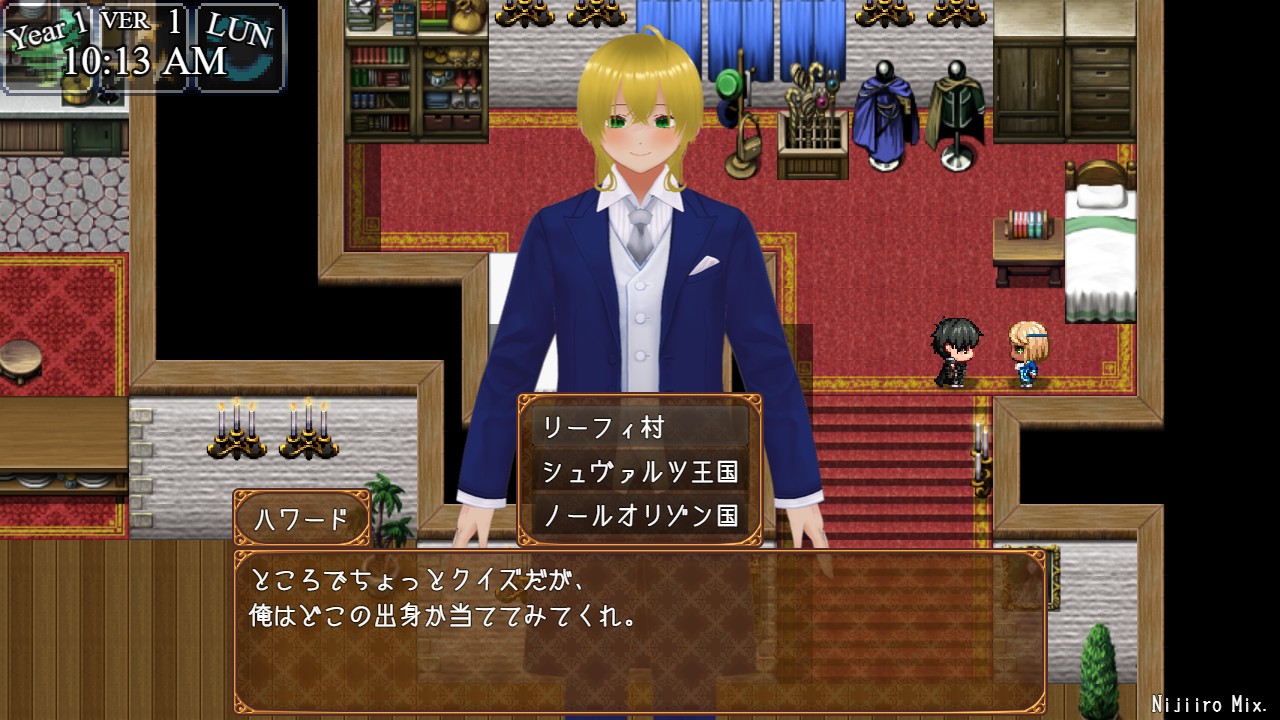
Task: Click the quiz dialogue message box
Action: (x=640, y=630)
